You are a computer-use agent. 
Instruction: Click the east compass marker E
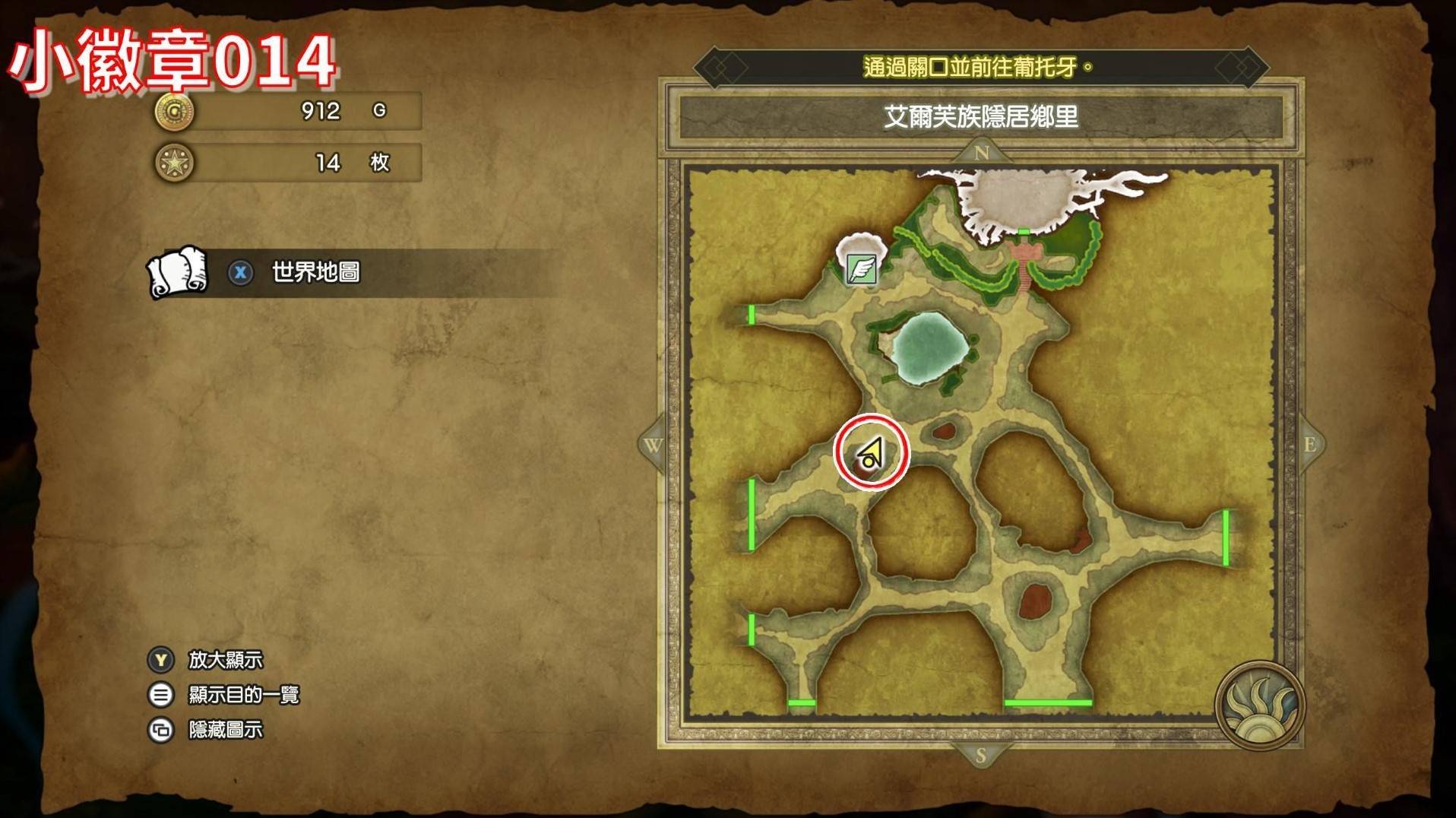[x=1310, y=445]
